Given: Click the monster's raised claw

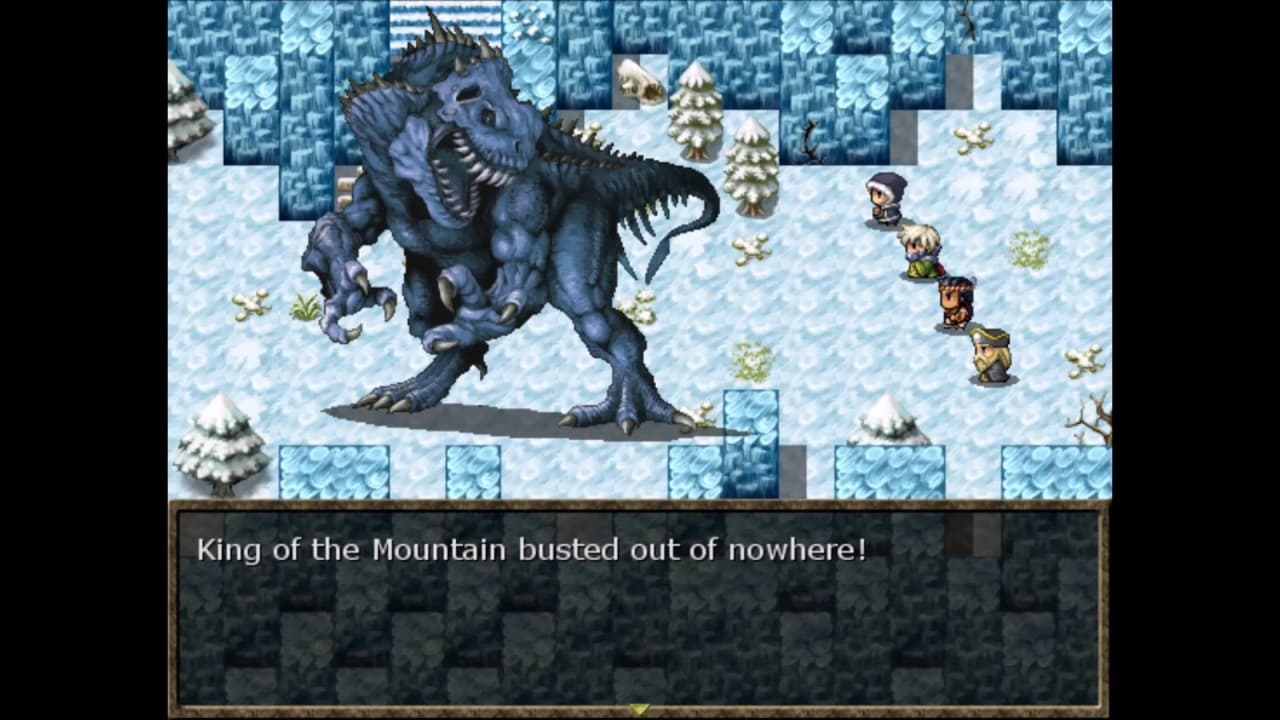Looking at the screenshot, I should pos(345,300).
